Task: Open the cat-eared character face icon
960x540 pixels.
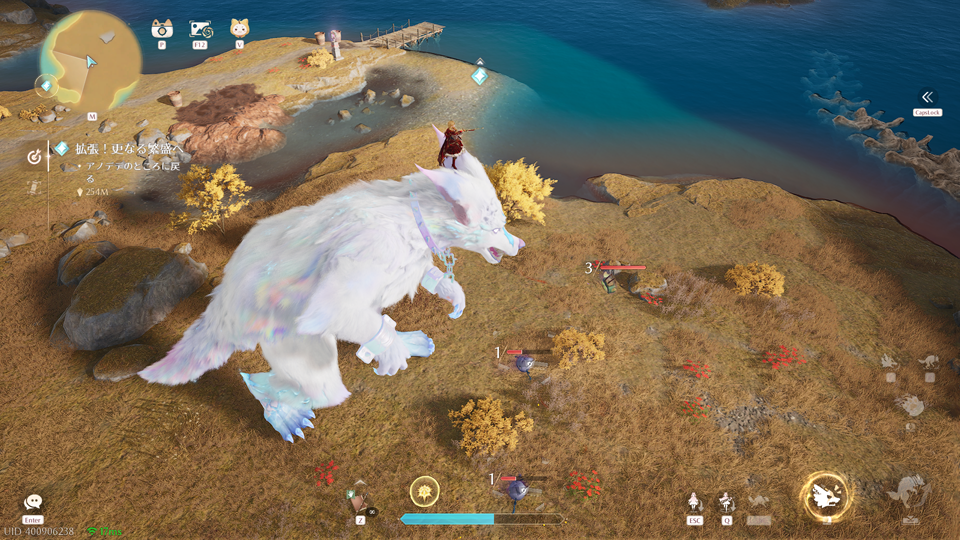Action: (239, 29)
